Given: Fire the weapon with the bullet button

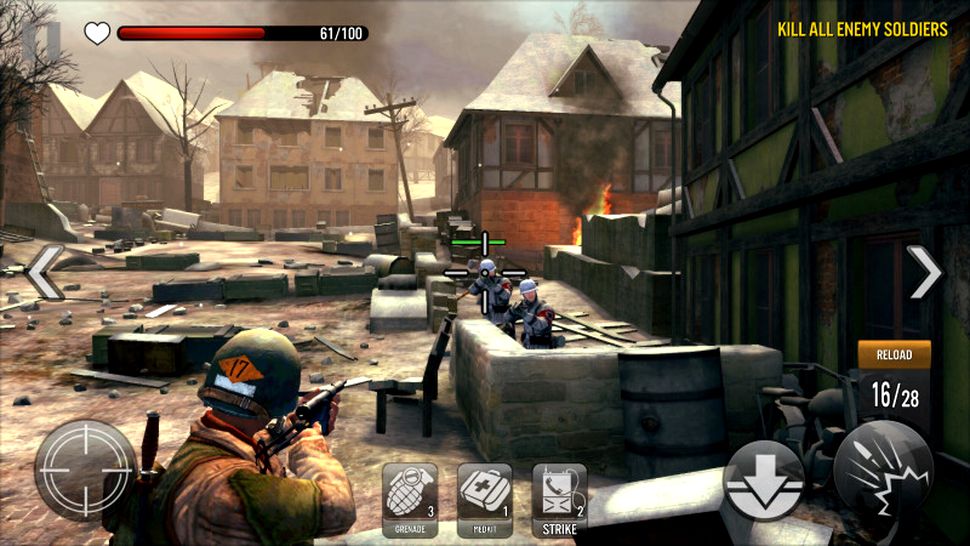Looking at the screenshot, I should (883, 470).
